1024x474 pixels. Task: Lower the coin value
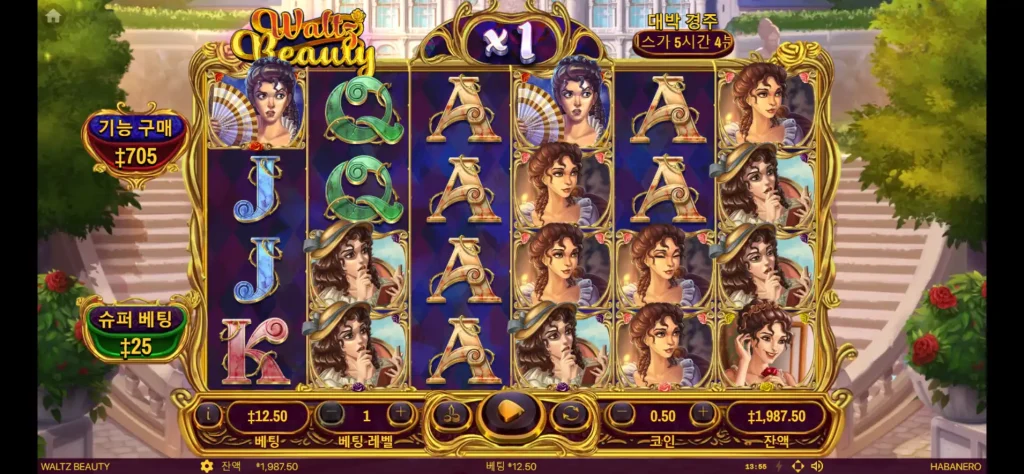tap(623, 414)
